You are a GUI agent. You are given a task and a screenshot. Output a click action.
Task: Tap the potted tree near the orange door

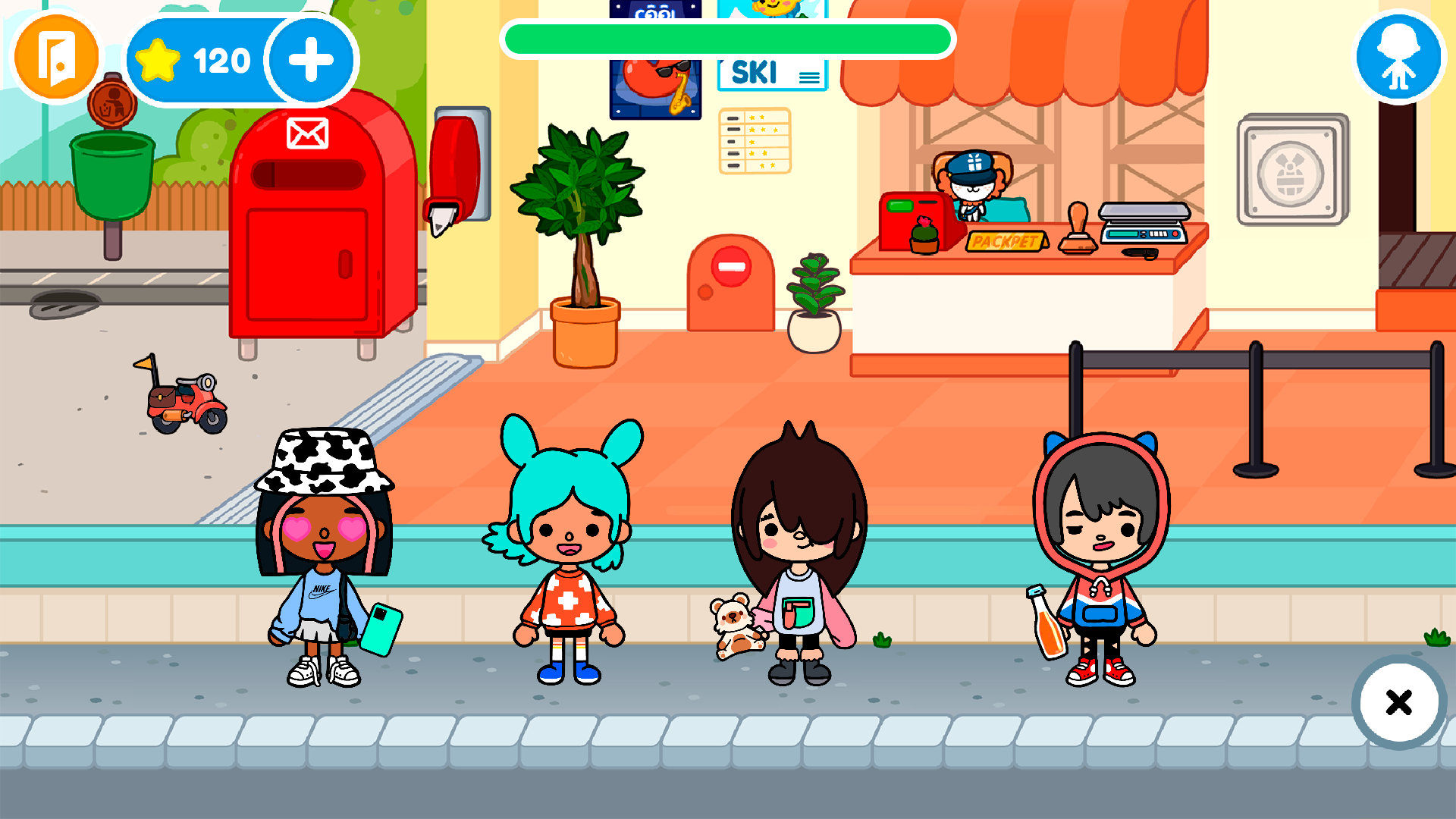[584, 227]
